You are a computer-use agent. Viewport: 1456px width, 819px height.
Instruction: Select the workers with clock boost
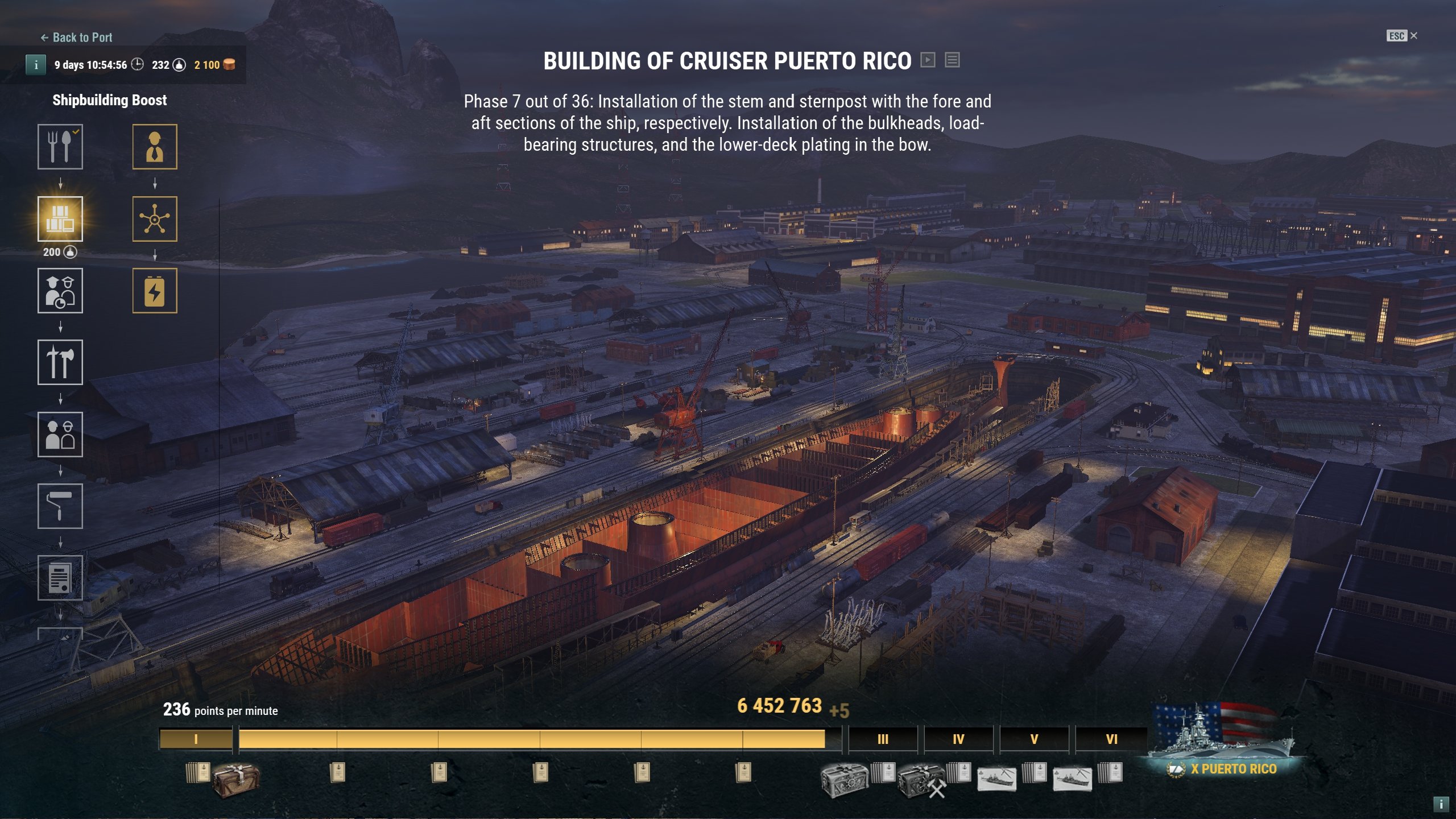pyautogui.click(x=60, y=291)
